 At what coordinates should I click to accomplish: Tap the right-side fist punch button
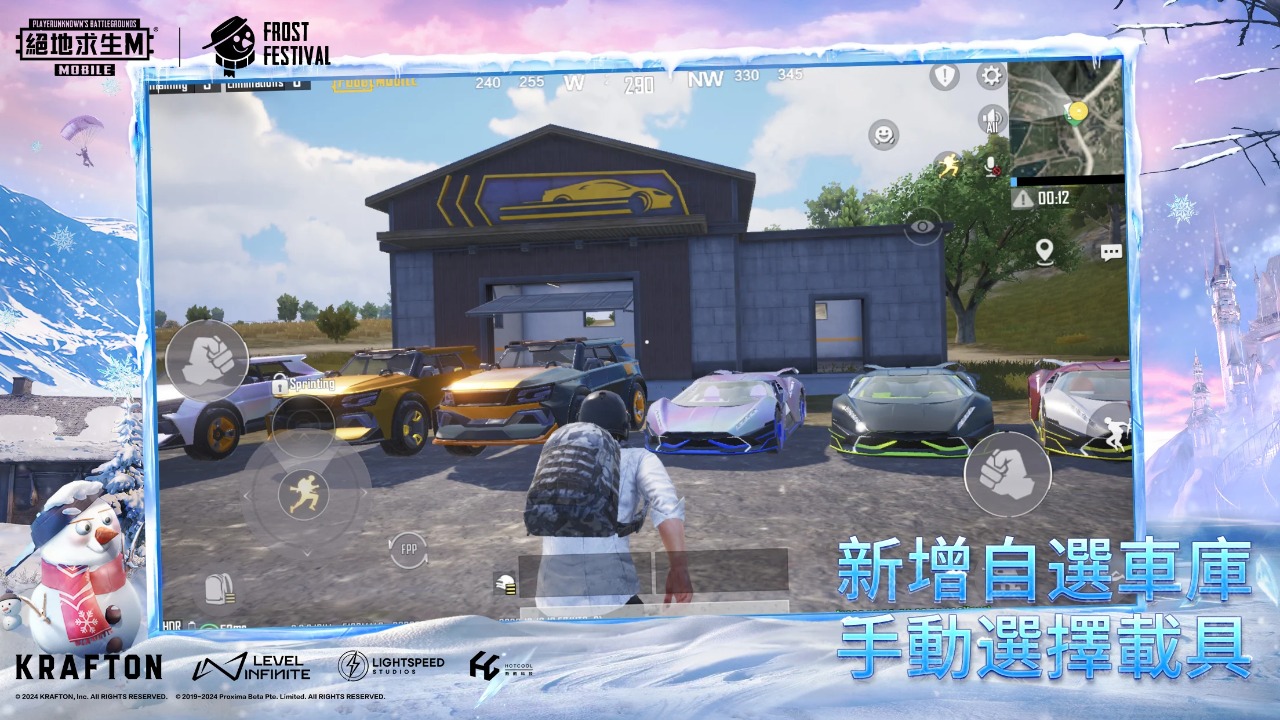tap(1007, 474)
